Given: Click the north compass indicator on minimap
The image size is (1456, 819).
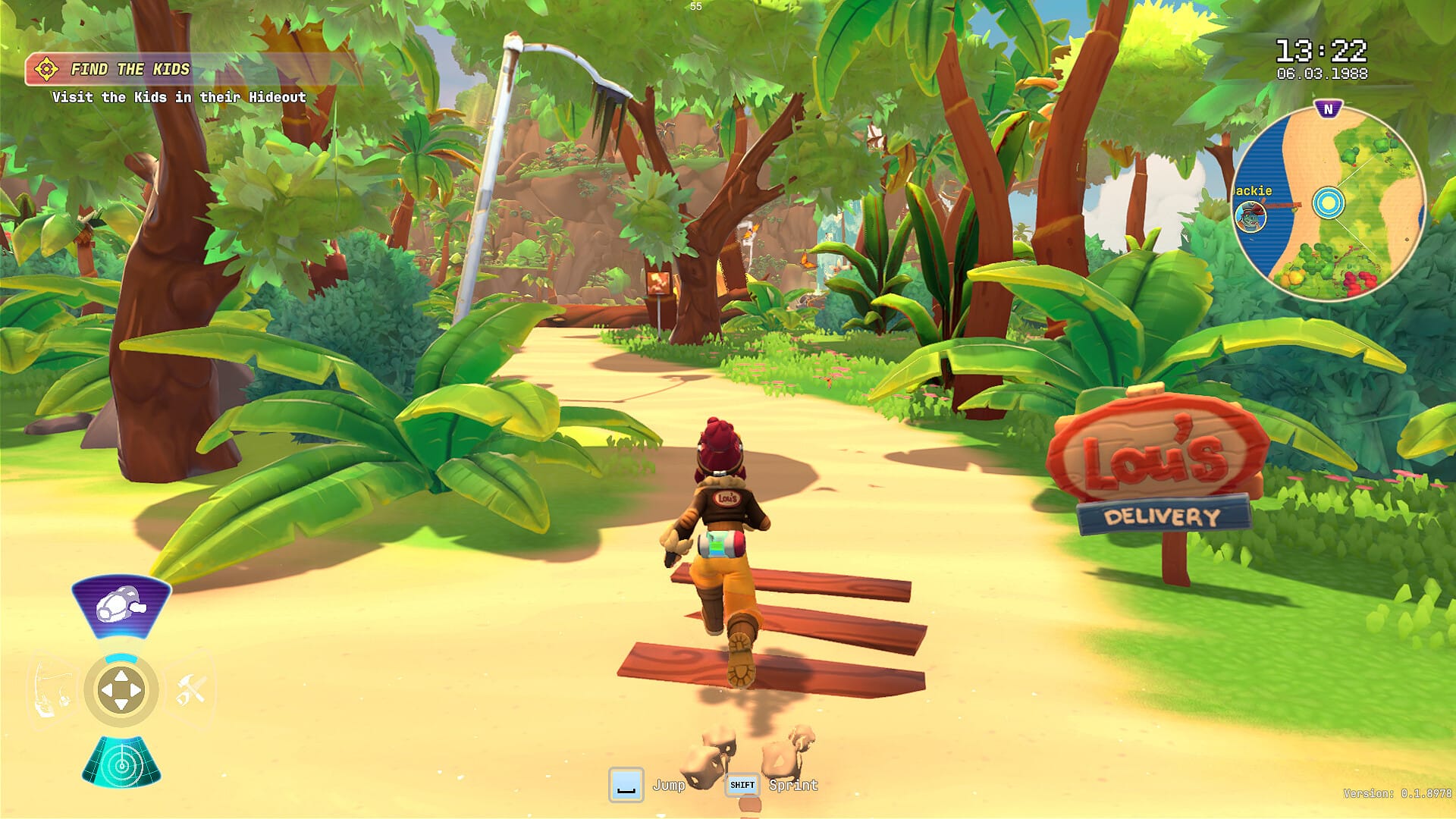Looking at the screenshot, I should click(x=1328, y=109).
